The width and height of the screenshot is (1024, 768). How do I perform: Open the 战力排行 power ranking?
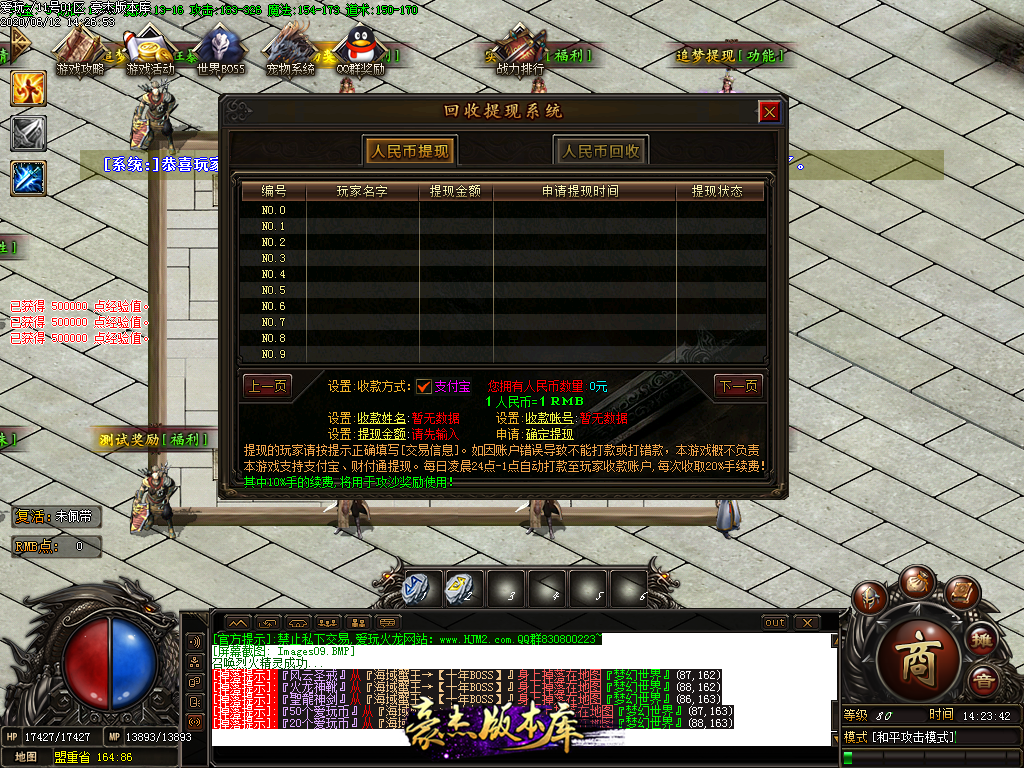tap(520, 52)
